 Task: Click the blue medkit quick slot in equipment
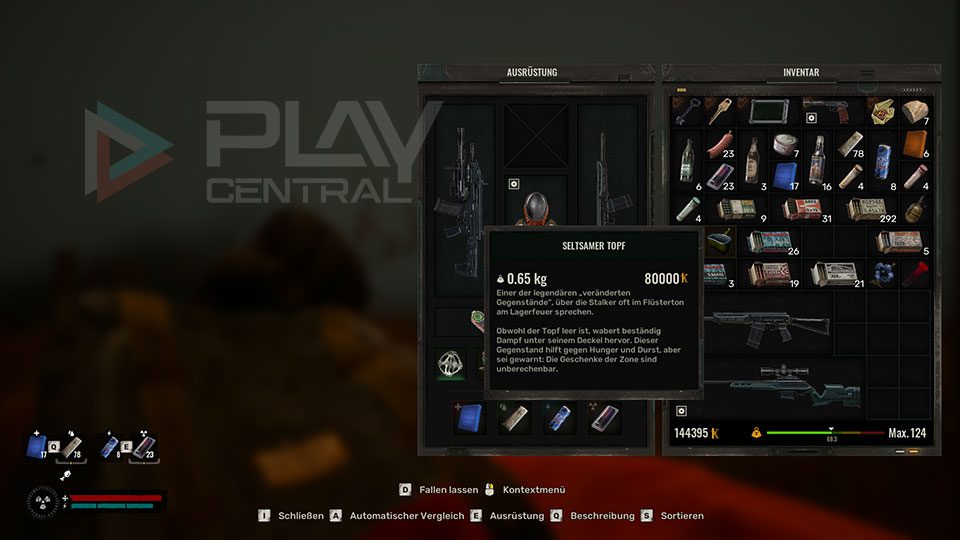pos(469,419)
